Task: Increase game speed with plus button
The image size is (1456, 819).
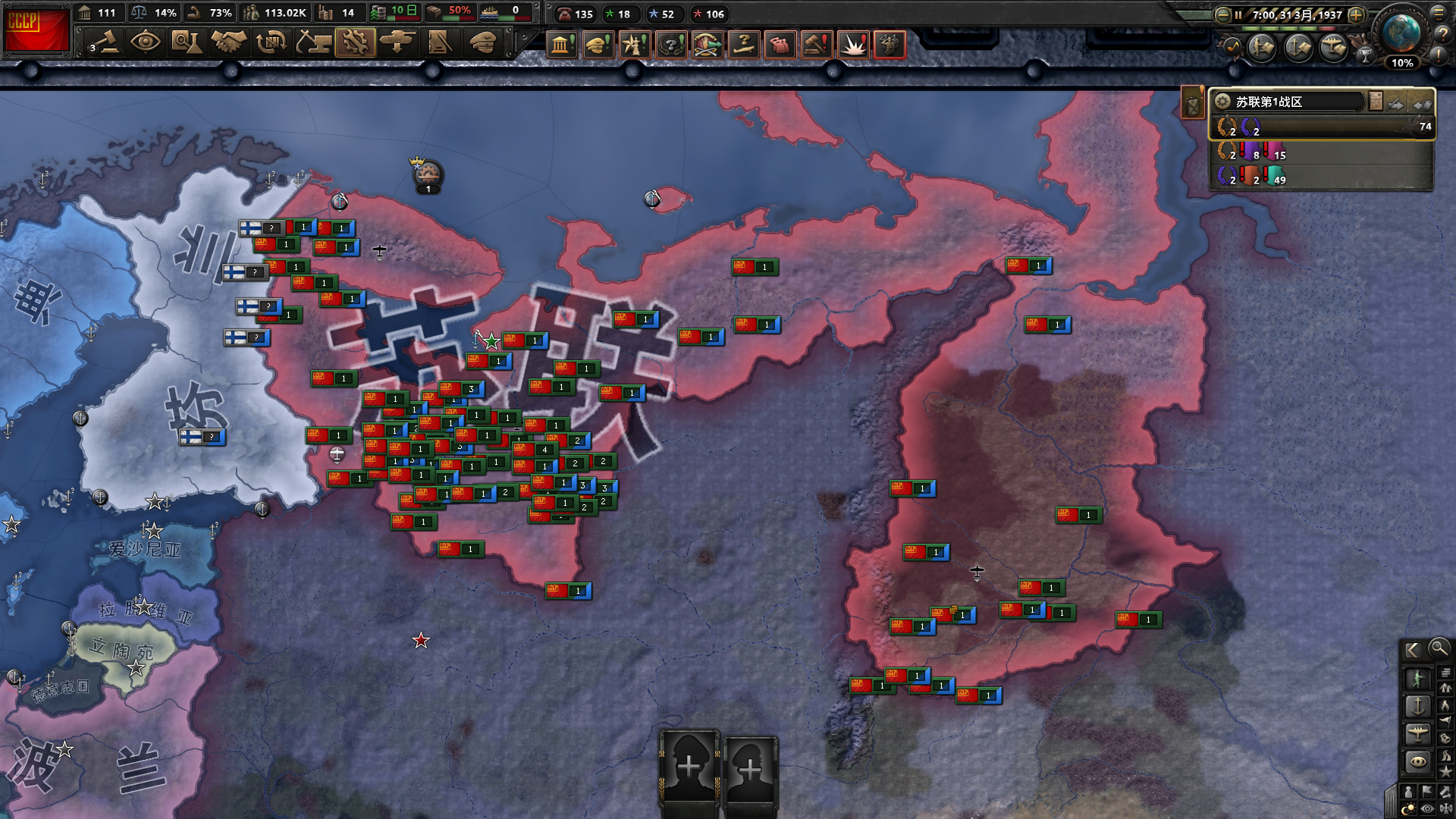Action: [x=1357, y=14]
